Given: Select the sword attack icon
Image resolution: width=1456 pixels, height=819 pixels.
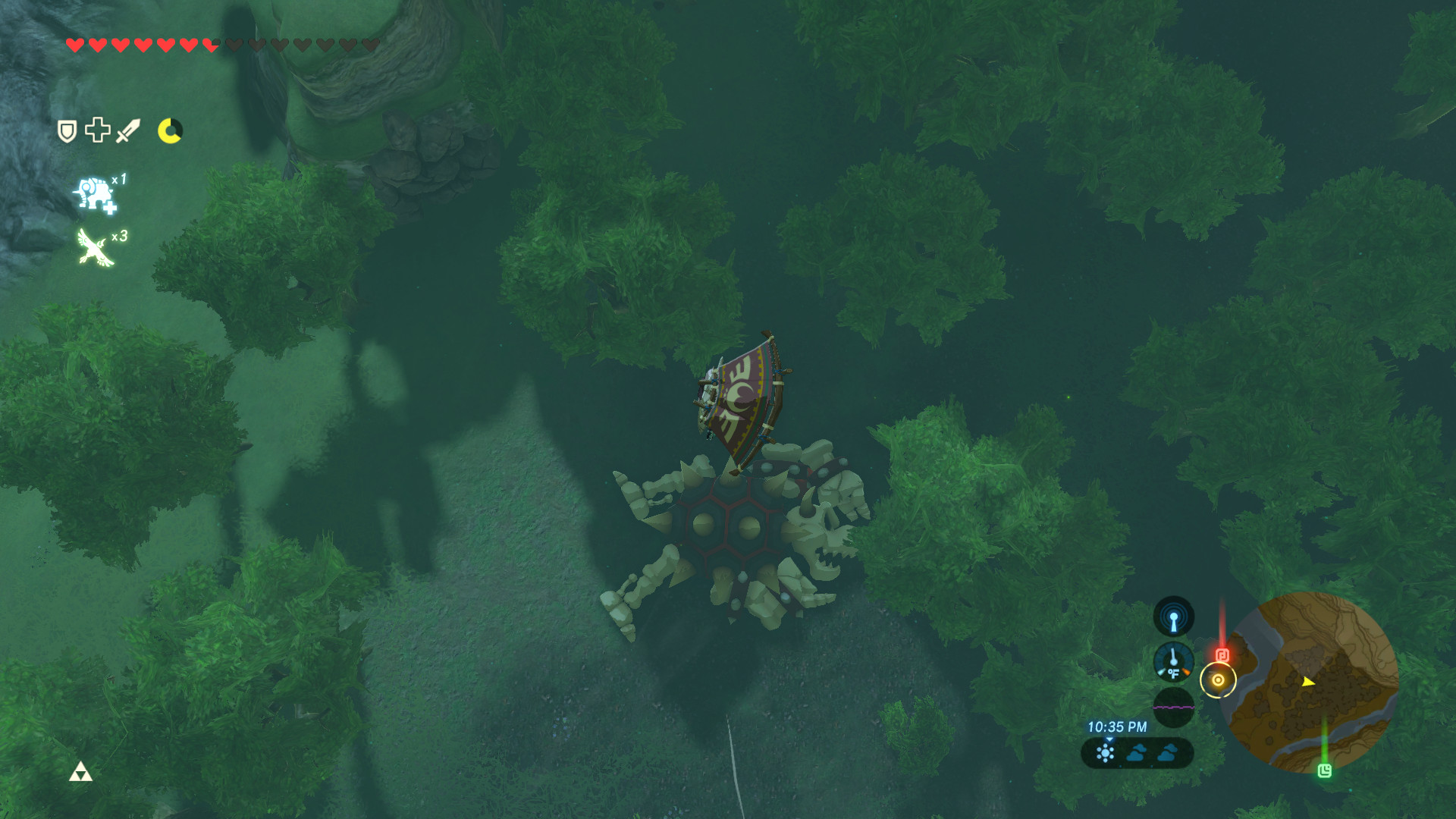Looking at the screenshot, I should (126, 131).
